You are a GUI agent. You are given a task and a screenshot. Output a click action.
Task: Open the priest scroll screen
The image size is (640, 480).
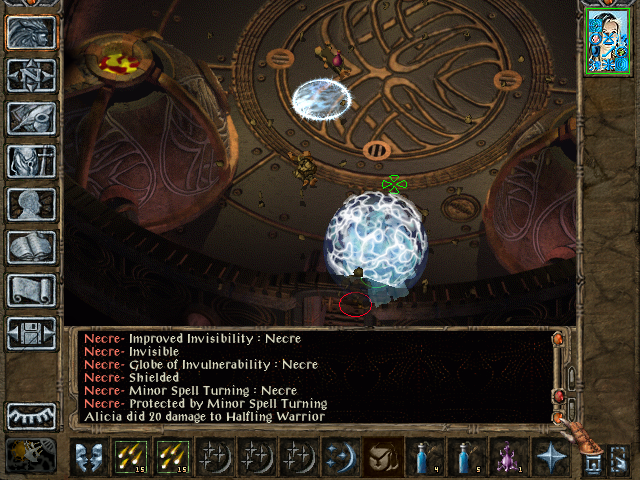coord(31,290)
